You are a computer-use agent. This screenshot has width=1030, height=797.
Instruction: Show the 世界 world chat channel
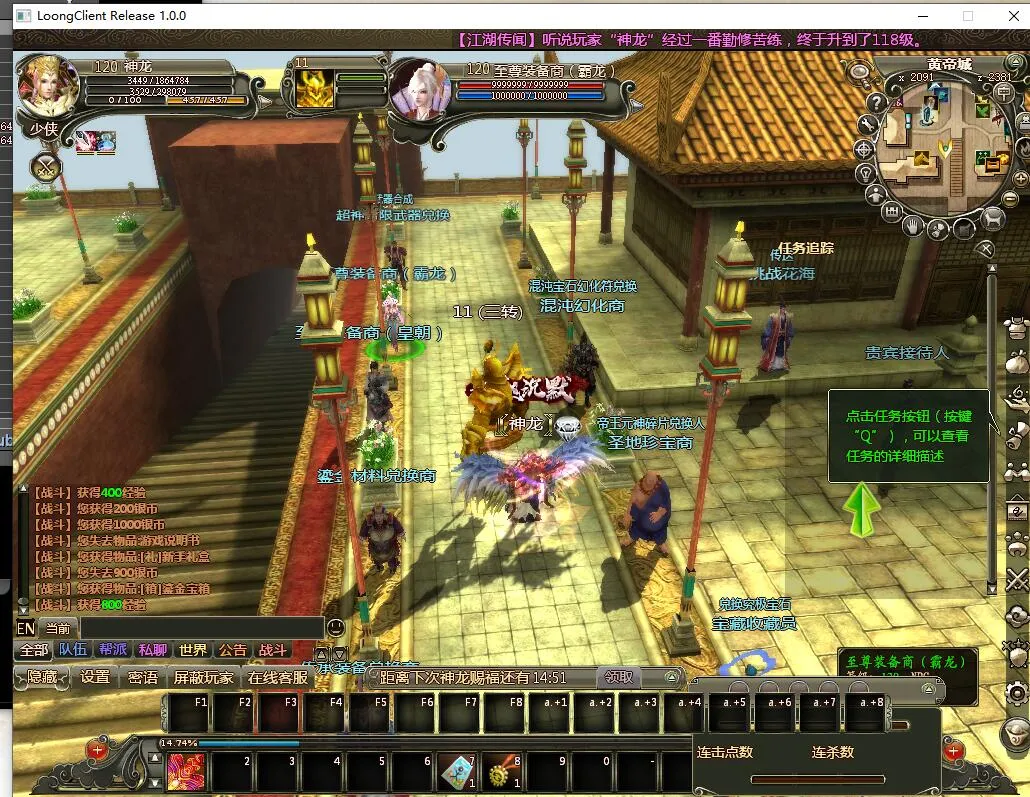[193, 649]
